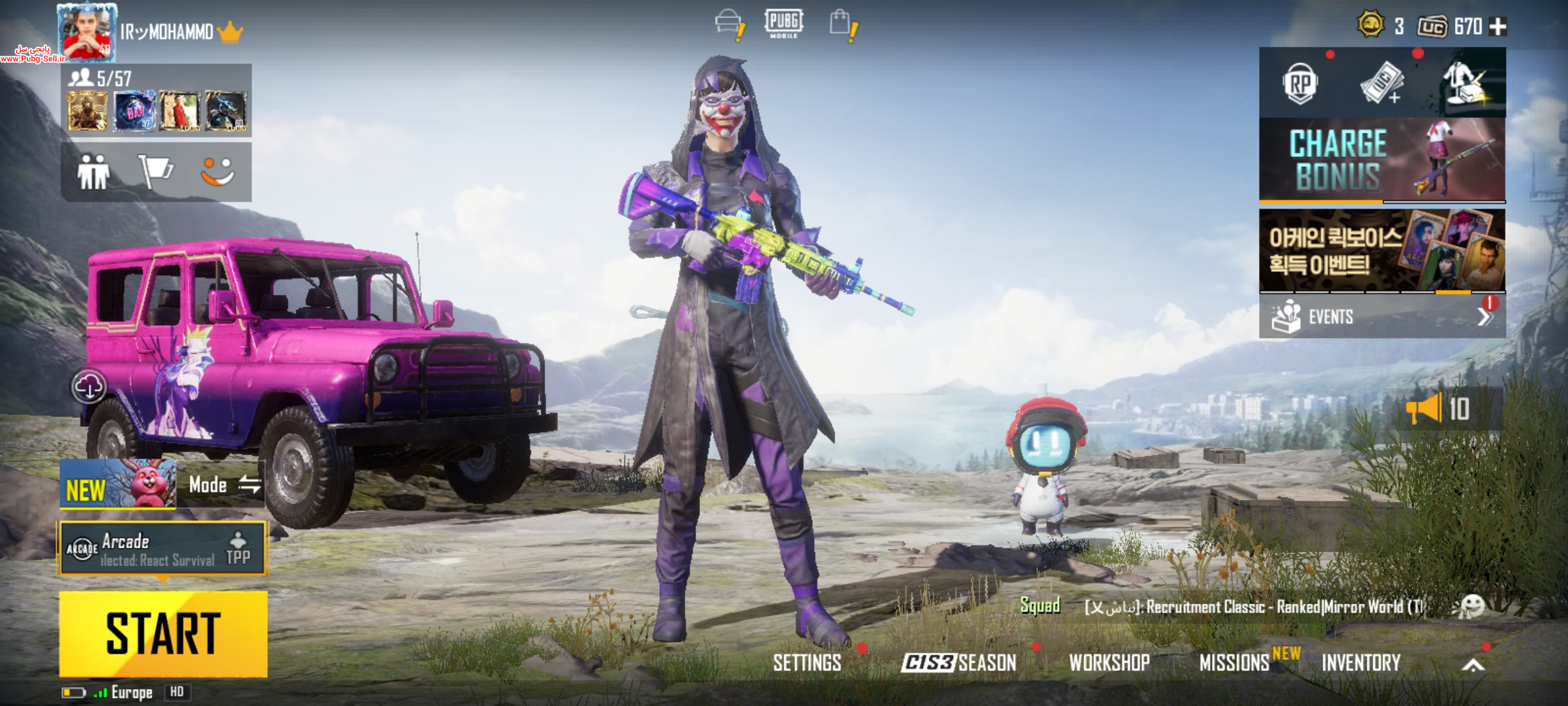1568x706 pixels.
Task: Go to the WORKSHOP
Action: coord(1109,663)
